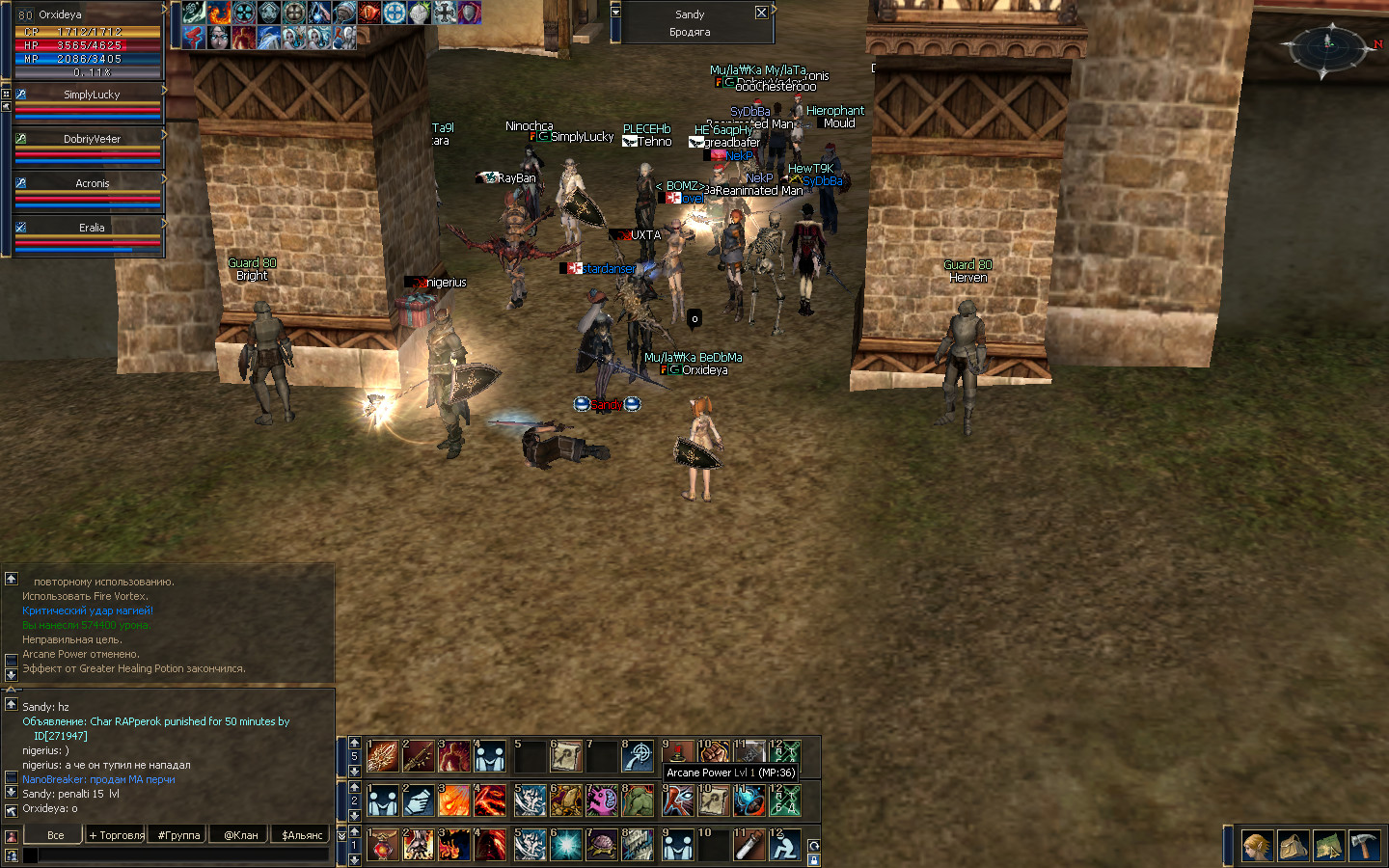1389x868 pixels.
Task: Choose party member Eralia
Action: [92, 228]
